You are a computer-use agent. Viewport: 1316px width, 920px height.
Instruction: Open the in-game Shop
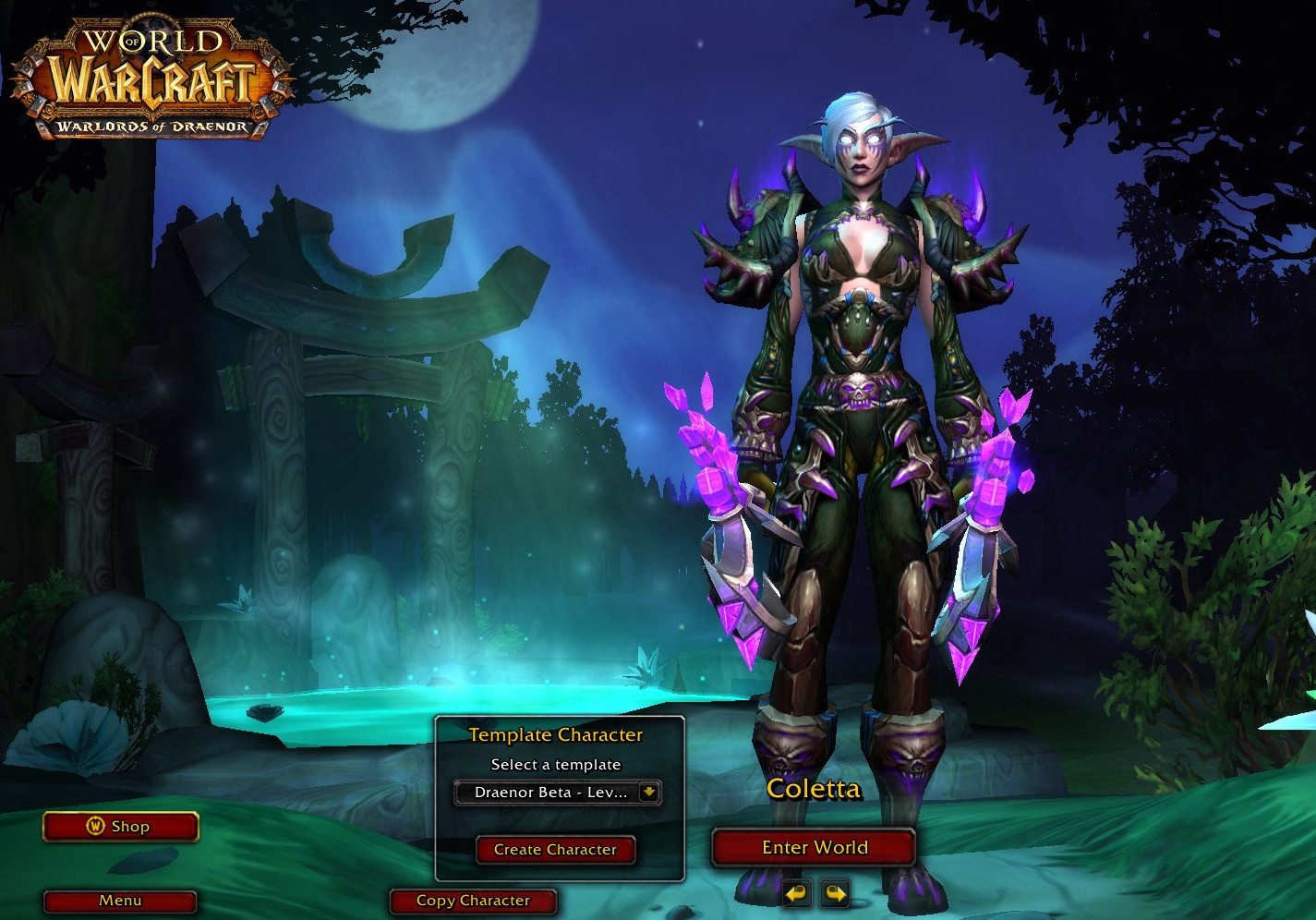click(121, 827)
